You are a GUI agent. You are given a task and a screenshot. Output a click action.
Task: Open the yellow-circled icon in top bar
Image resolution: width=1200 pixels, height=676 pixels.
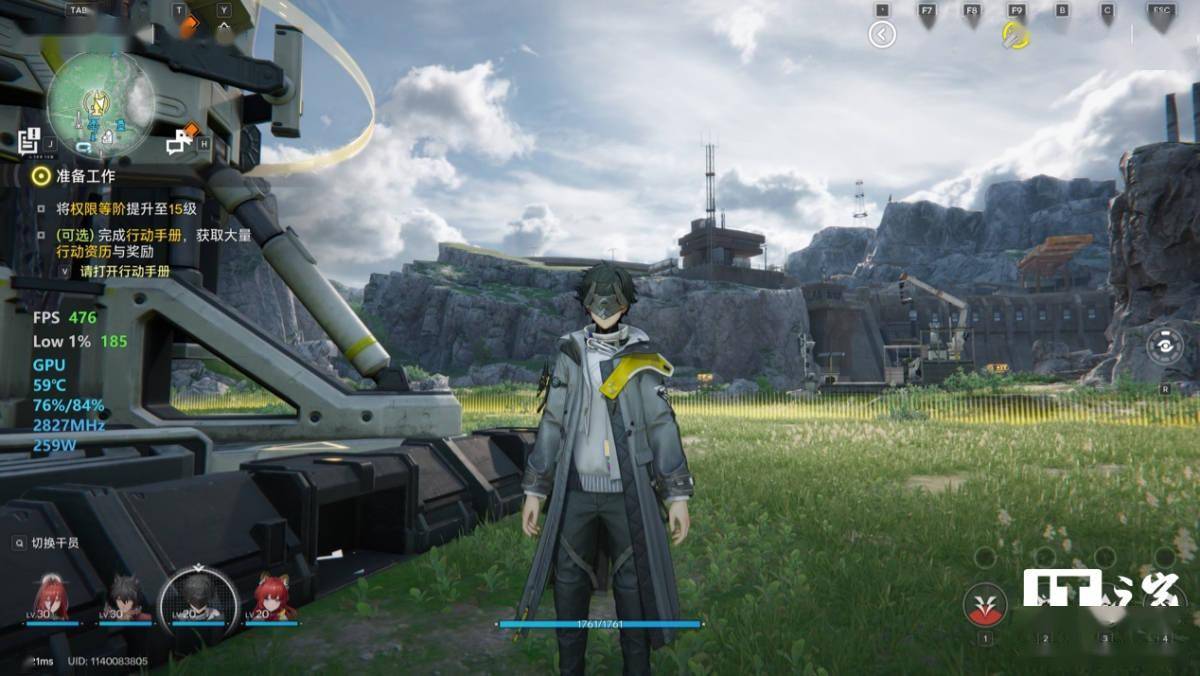1016,36
